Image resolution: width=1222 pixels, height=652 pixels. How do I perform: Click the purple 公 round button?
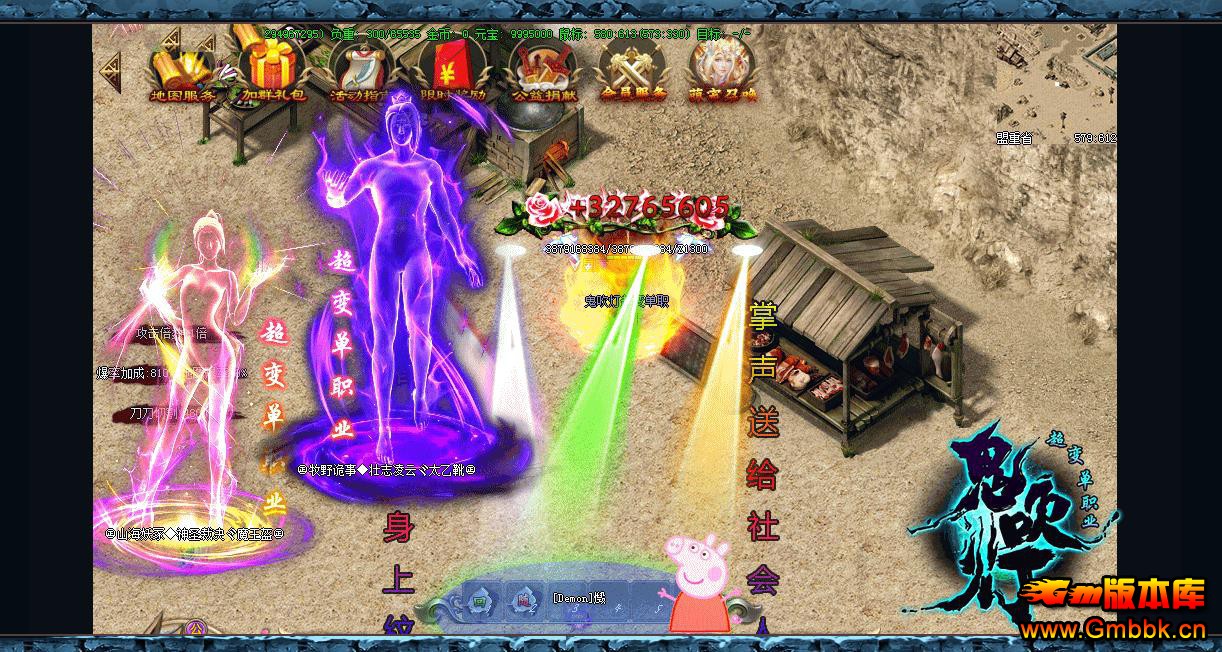tap(196, 629)
